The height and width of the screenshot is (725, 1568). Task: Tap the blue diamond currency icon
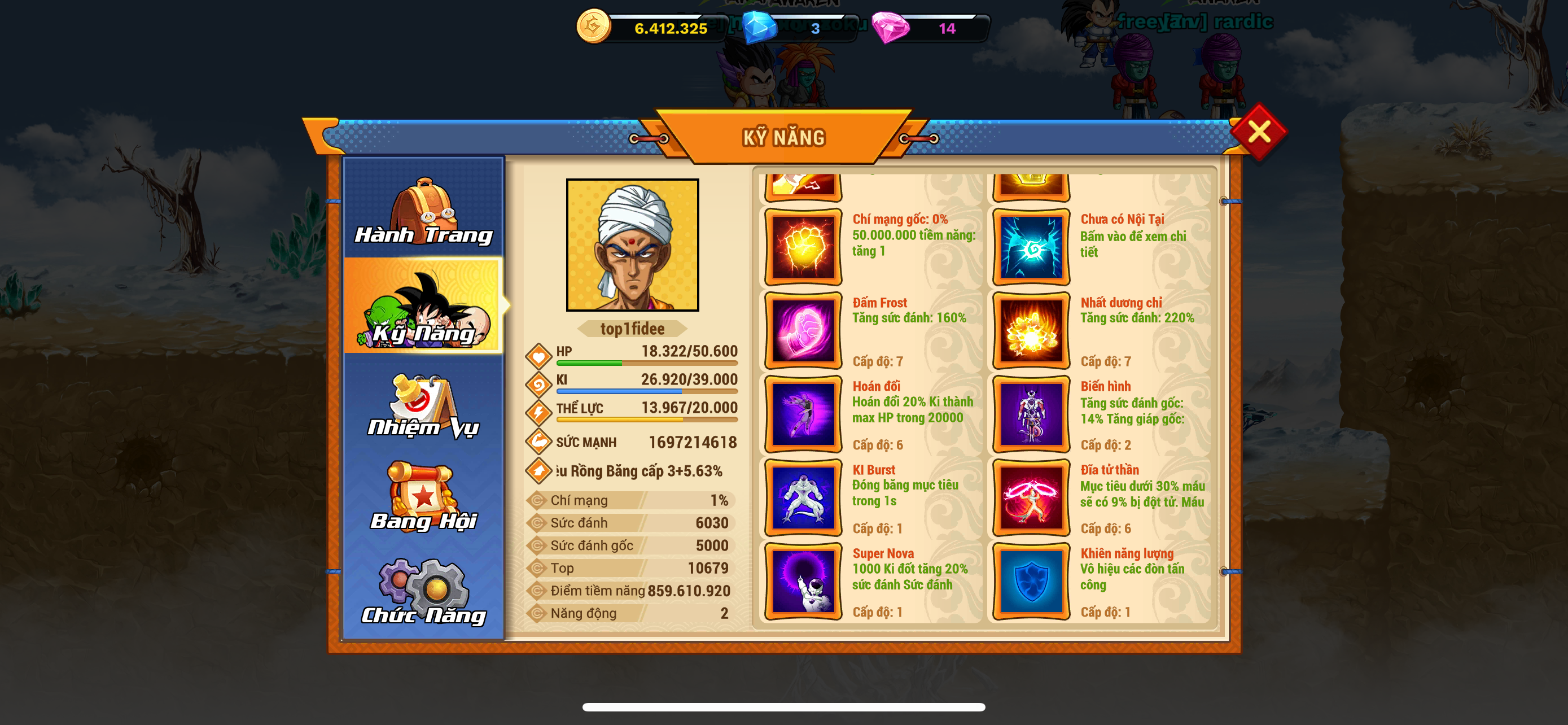tap(759, 28)
